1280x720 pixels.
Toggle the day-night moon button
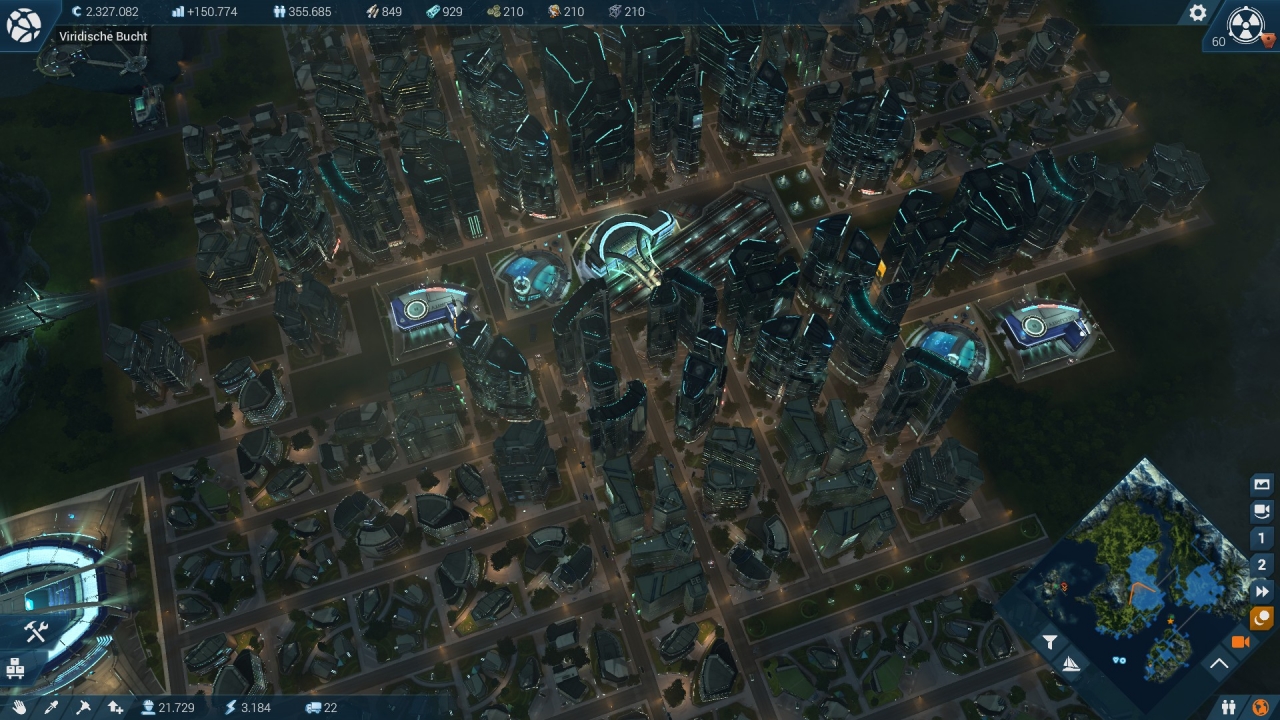(1262, 618)
